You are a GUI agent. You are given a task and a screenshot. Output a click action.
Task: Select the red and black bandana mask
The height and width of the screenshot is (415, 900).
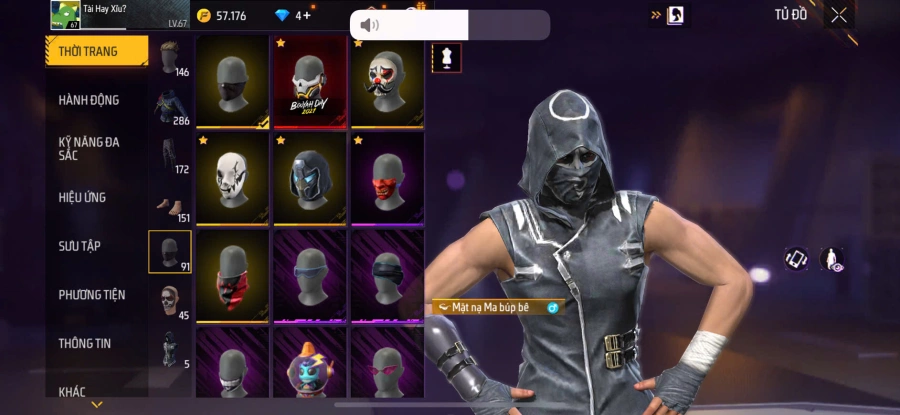tap(232, 276)
